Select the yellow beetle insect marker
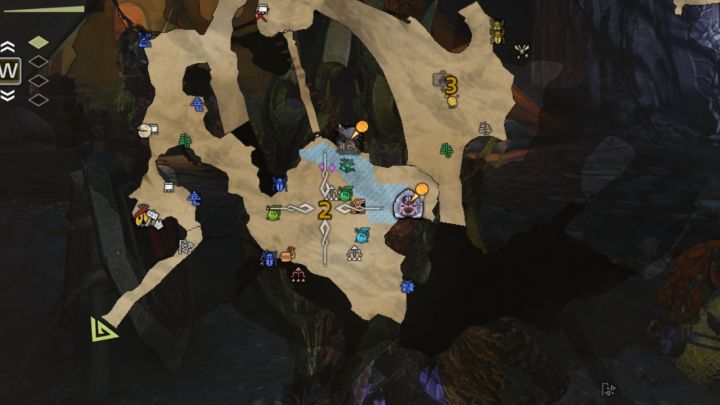The height and width of the screenshot is (405, 720). 497,32
